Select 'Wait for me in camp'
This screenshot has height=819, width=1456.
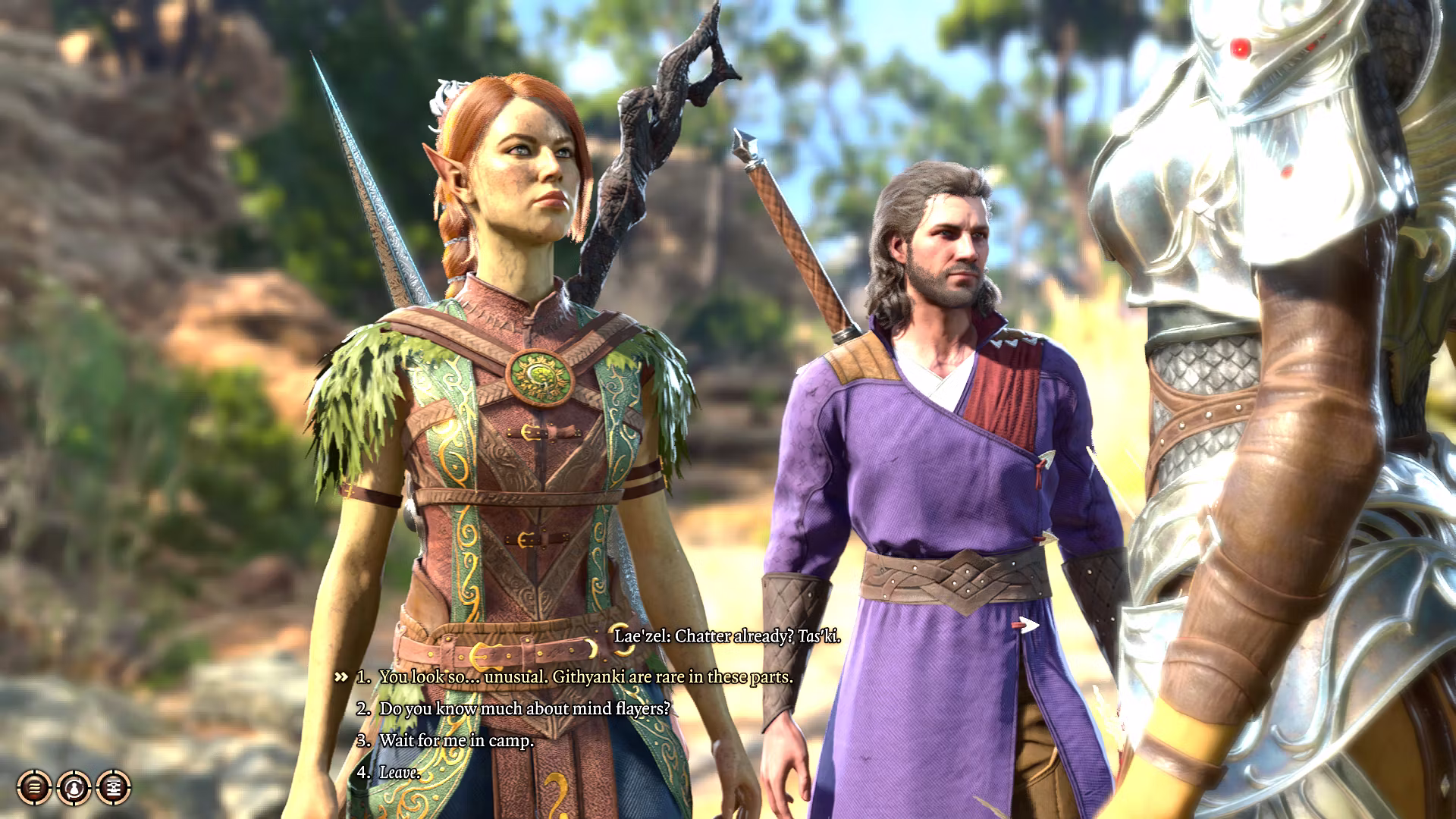[x=457, y=740]
